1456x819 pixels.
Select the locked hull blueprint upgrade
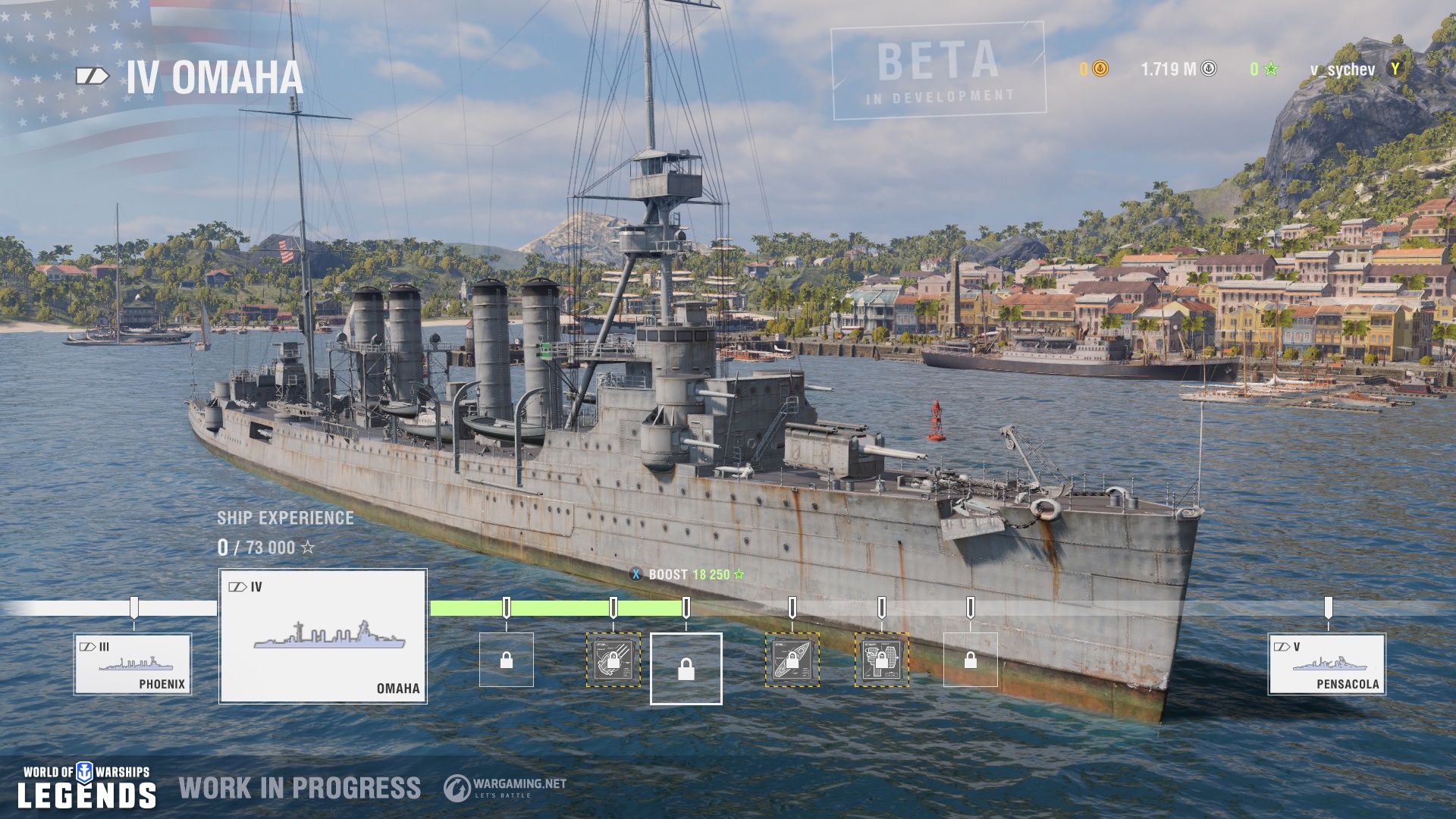792,660
